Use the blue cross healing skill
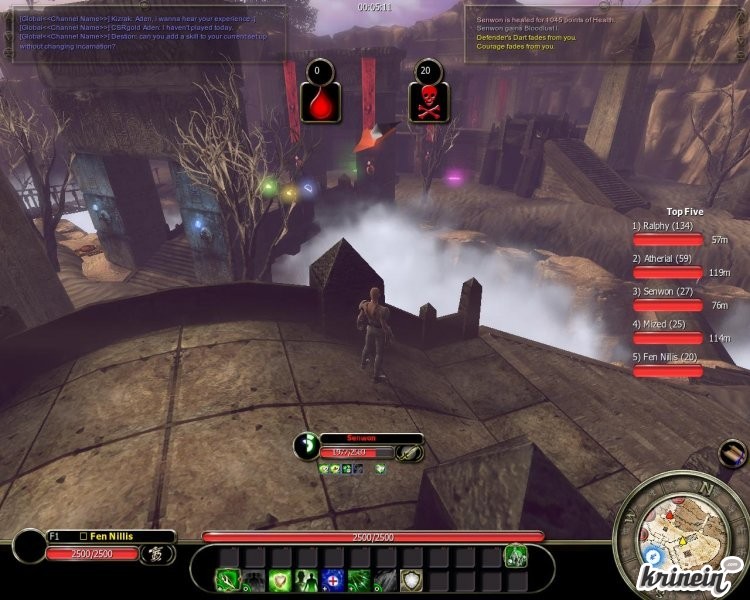Screen dimensions: 750x600 332,581
